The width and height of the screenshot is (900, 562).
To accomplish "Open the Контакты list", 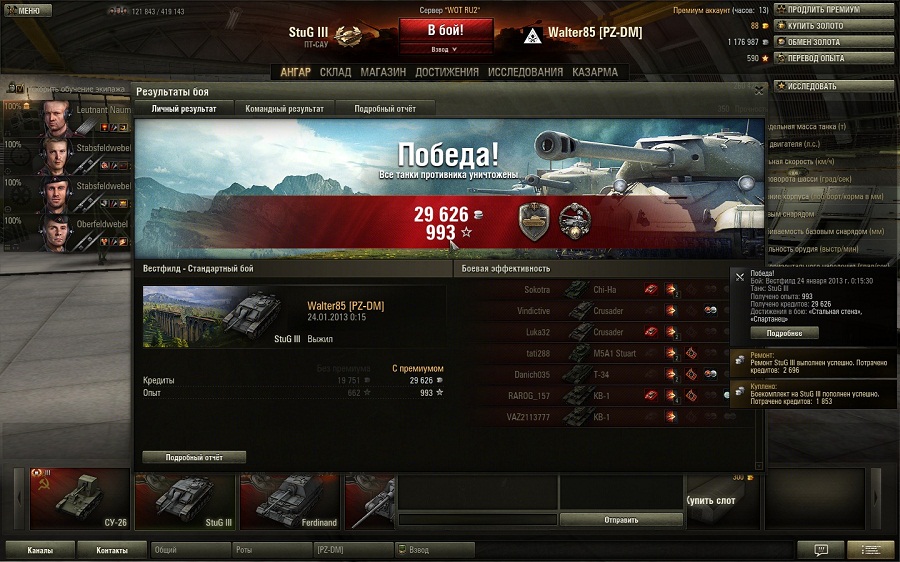I will coord(112,550).
